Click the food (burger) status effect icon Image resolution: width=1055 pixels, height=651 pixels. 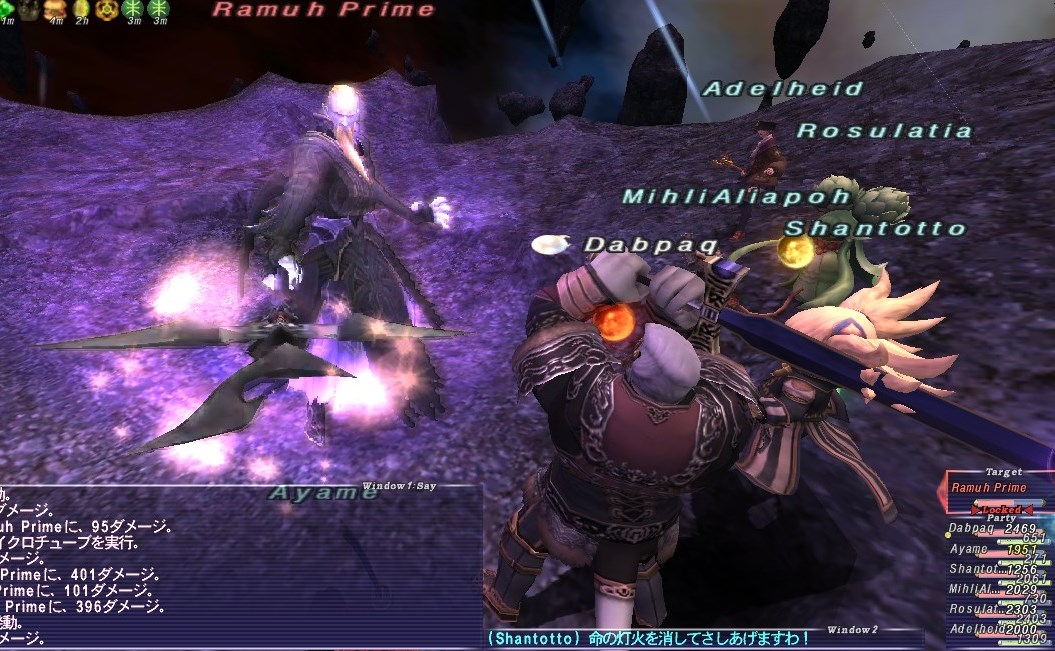point(55,9)
